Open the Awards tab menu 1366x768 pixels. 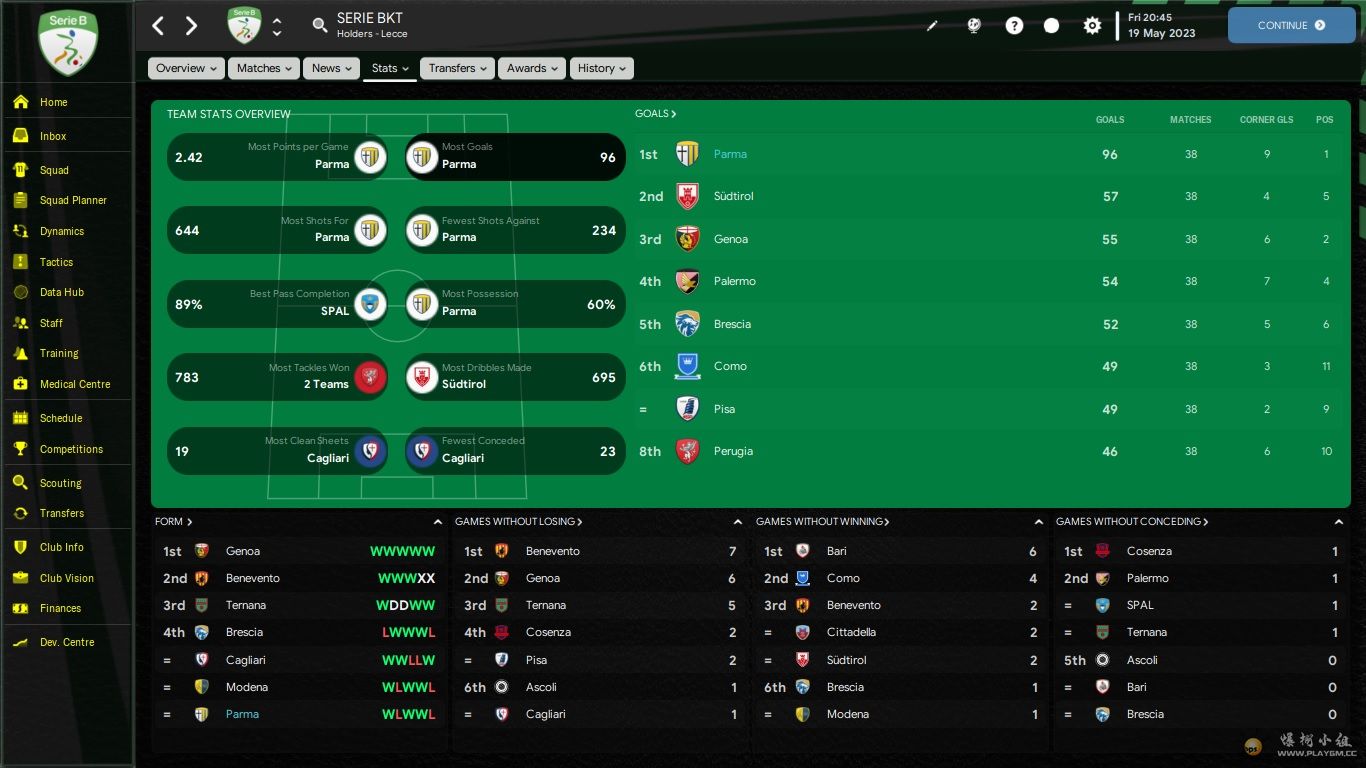[532, 68]
